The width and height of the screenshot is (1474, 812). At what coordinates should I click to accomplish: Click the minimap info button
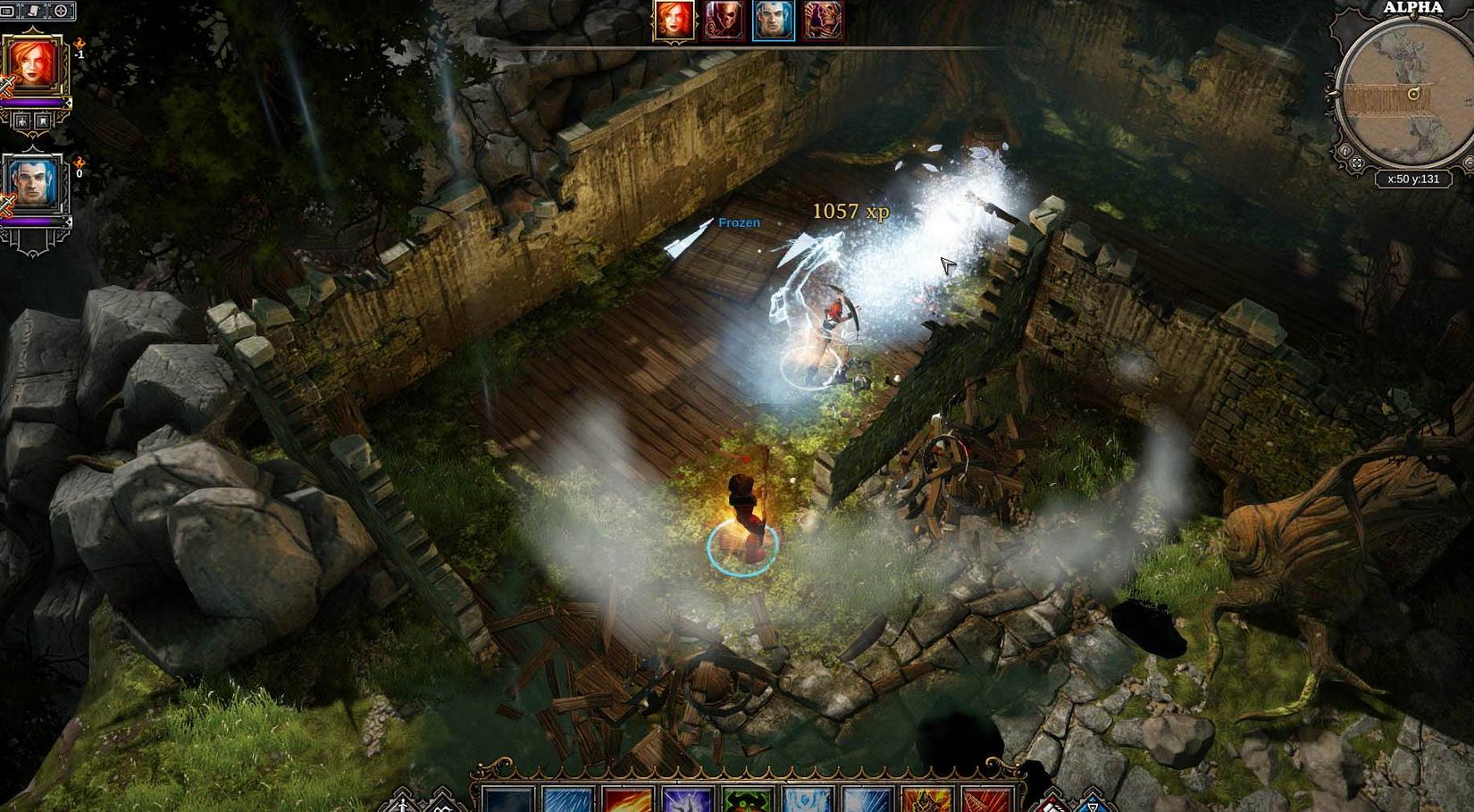(1344, 151)
